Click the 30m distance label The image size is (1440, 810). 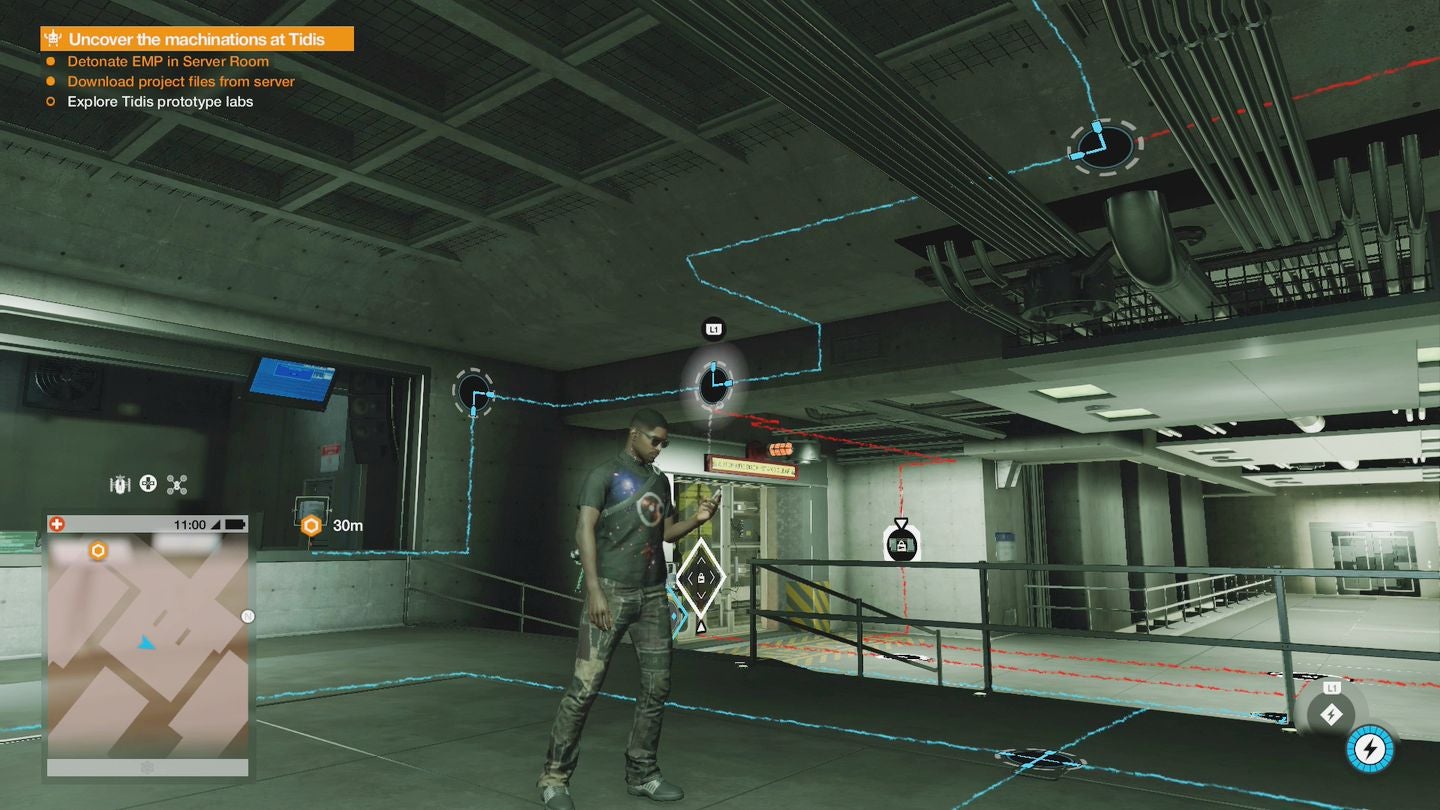(347, 525)
